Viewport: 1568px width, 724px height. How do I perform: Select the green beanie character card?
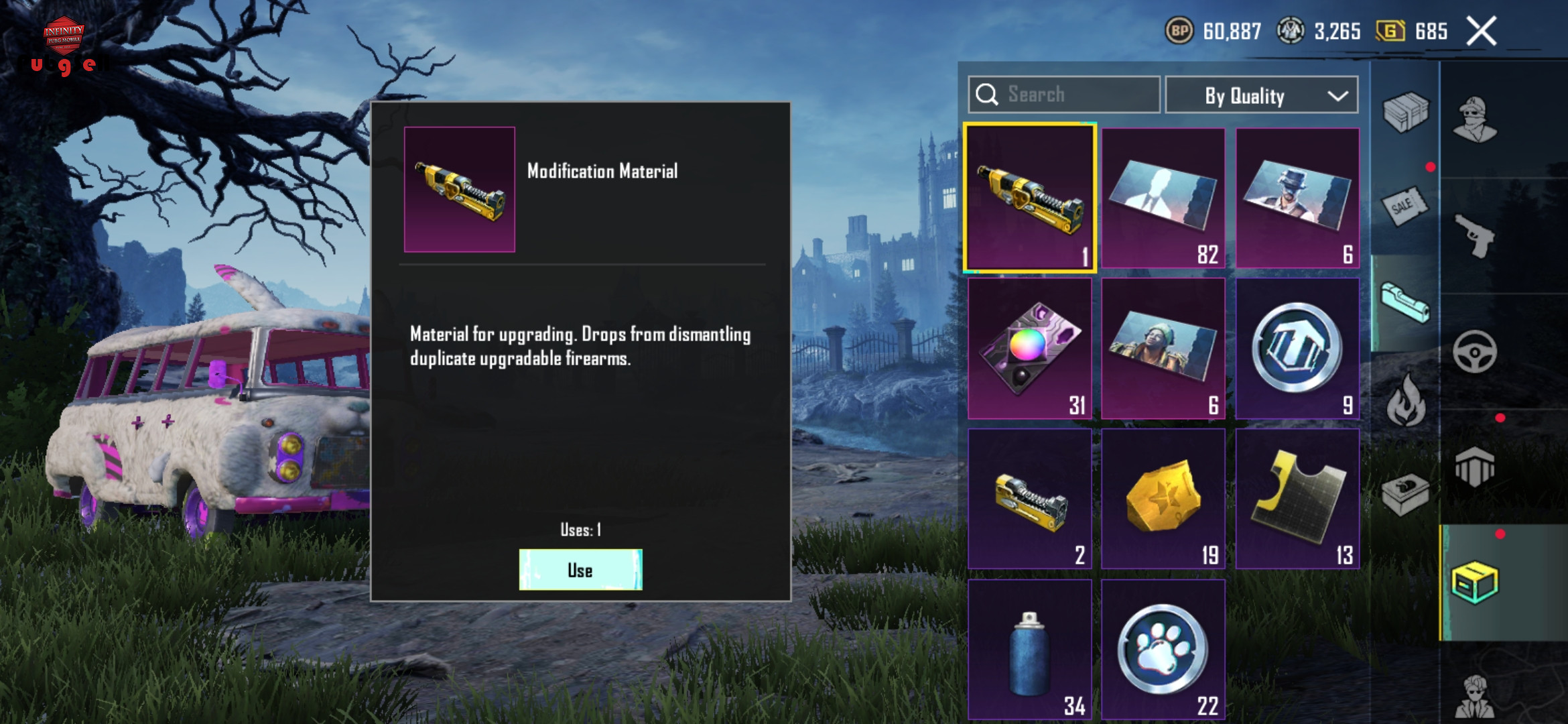click(x=1163, y=349)
